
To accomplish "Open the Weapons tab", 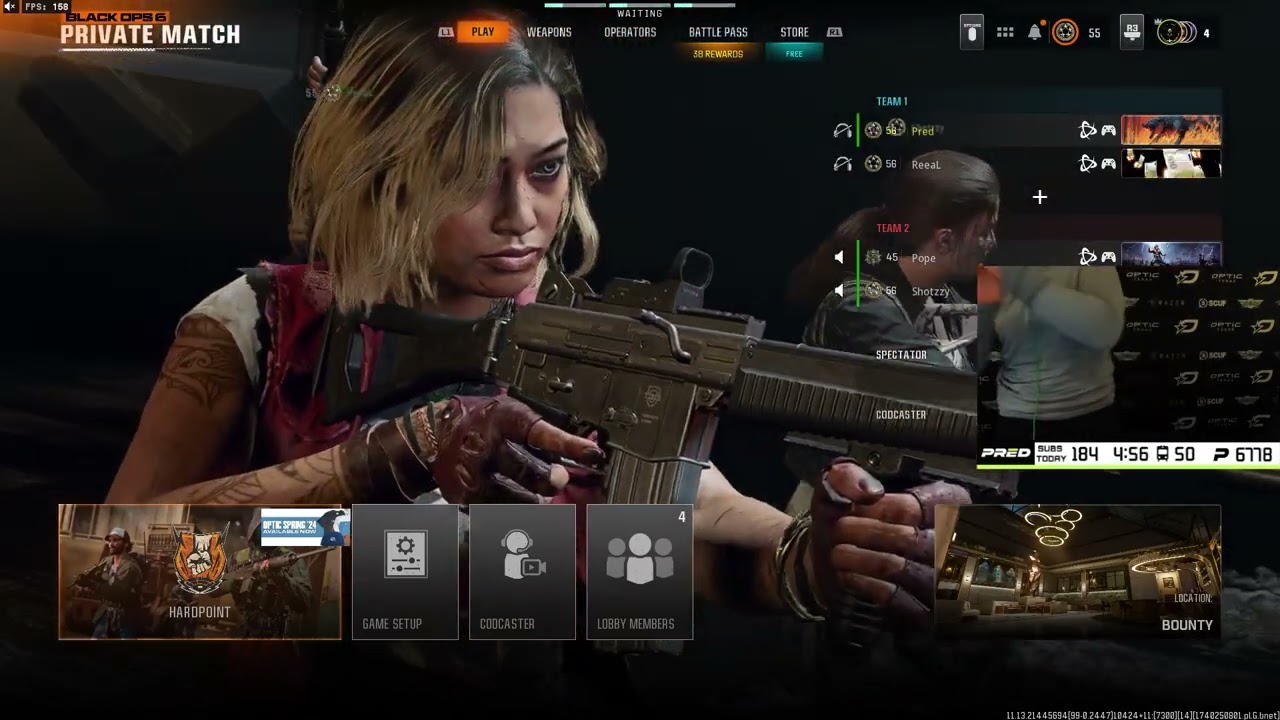I will (x=549, y=32).
